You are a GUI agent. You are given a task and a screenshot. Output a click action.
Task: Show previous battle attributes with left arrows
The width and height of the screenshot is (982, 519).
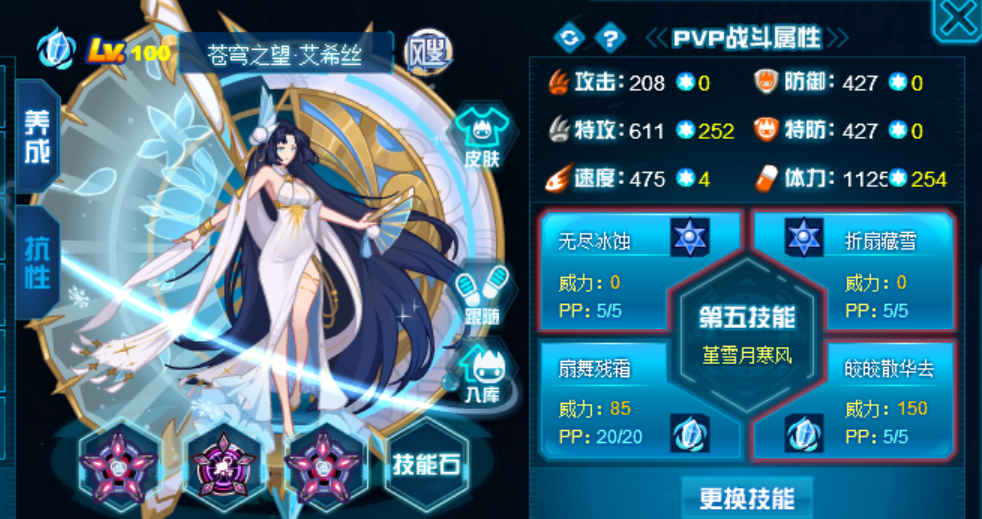657,38
